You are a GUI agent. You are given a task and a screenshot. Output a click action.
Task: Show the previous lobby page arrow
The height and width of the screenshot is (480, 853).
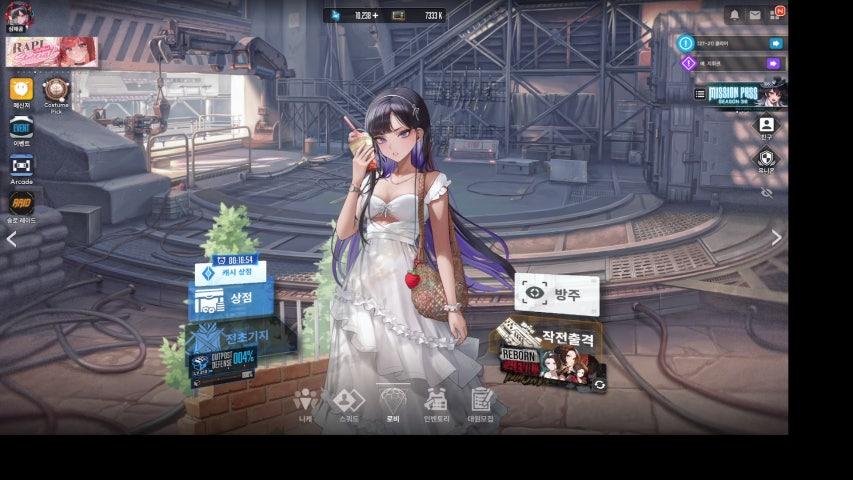[11, 239]
